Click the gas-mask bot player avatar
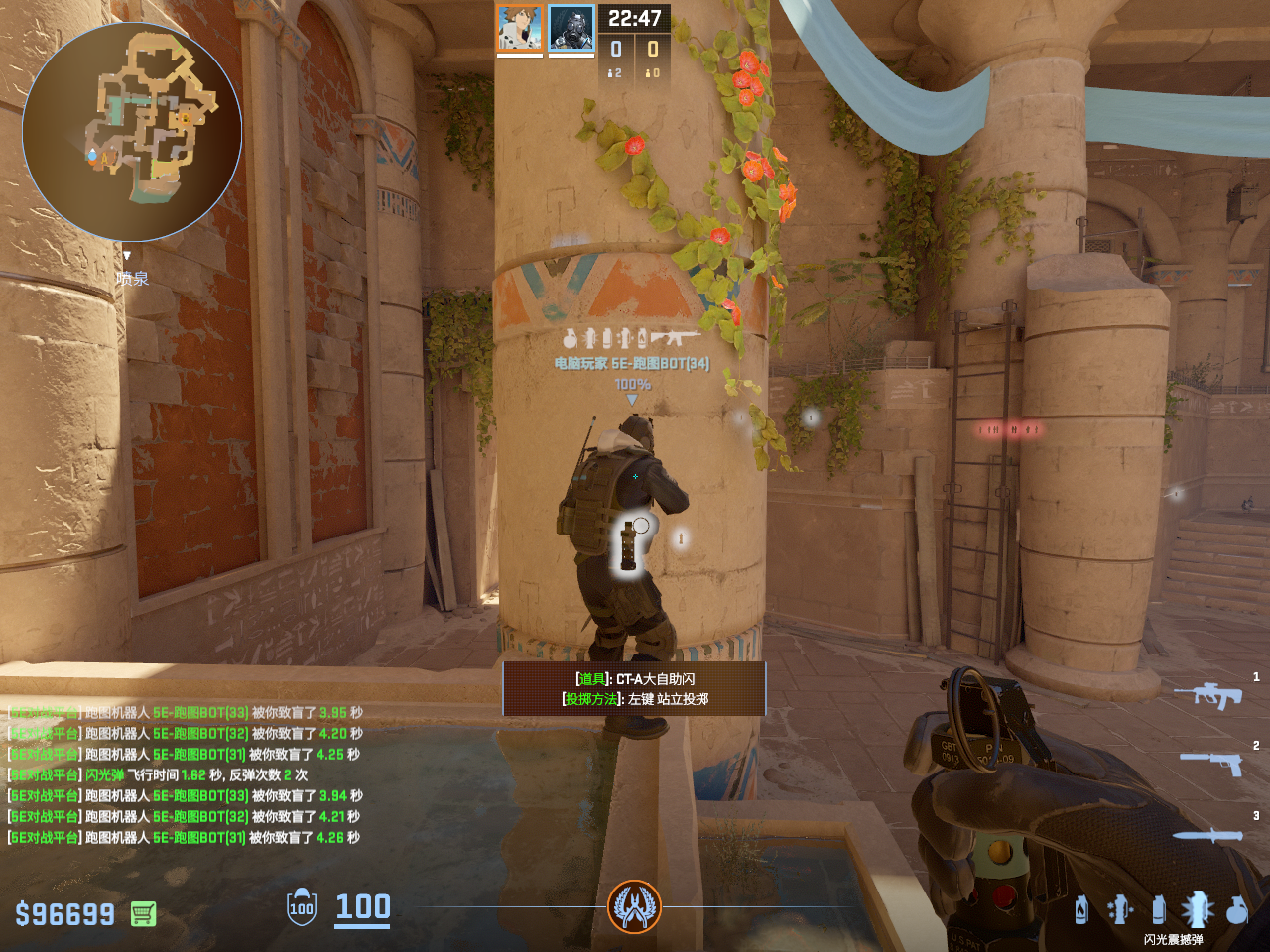Viewport: 1270px width, 952px height. click(571, 28)
